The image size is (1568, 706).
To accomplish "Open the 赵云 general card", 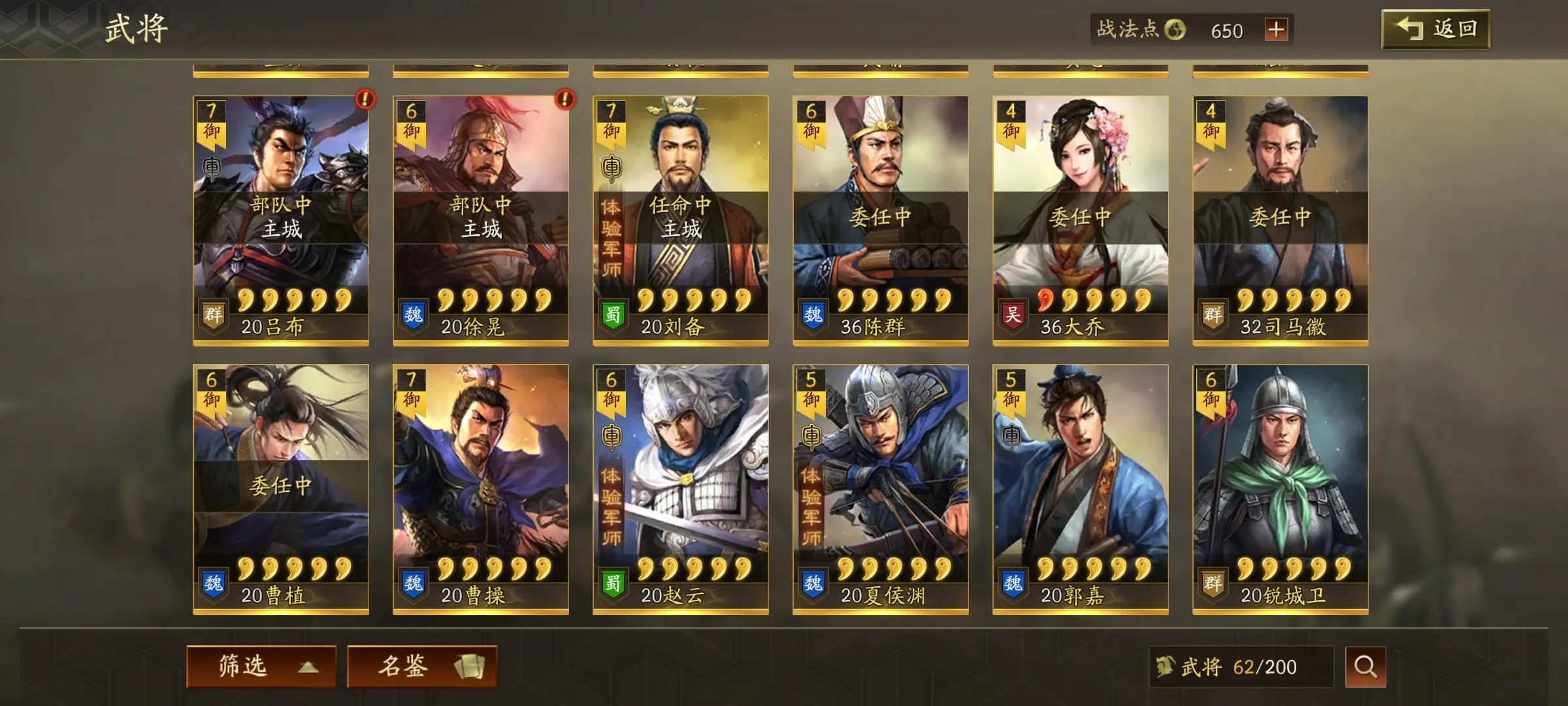I will click(681, 489).
